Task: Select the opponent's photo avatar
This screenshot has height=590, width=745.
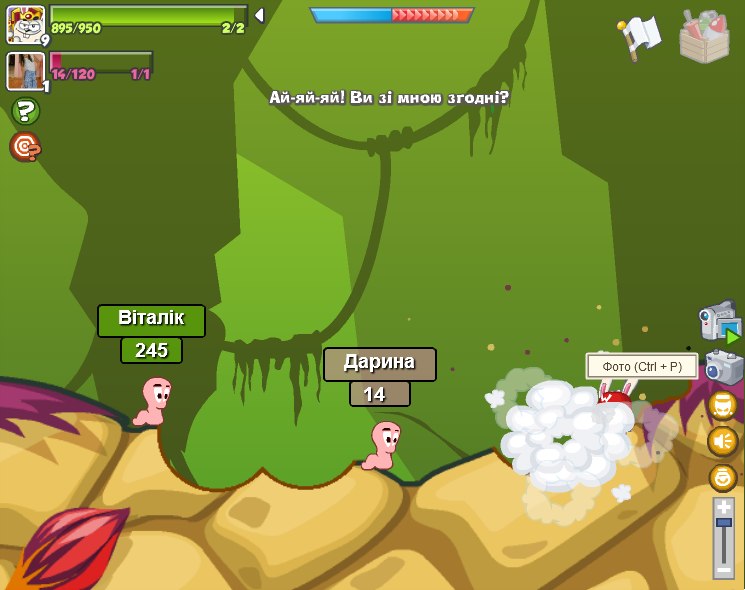Action: [x=25, y=71]
